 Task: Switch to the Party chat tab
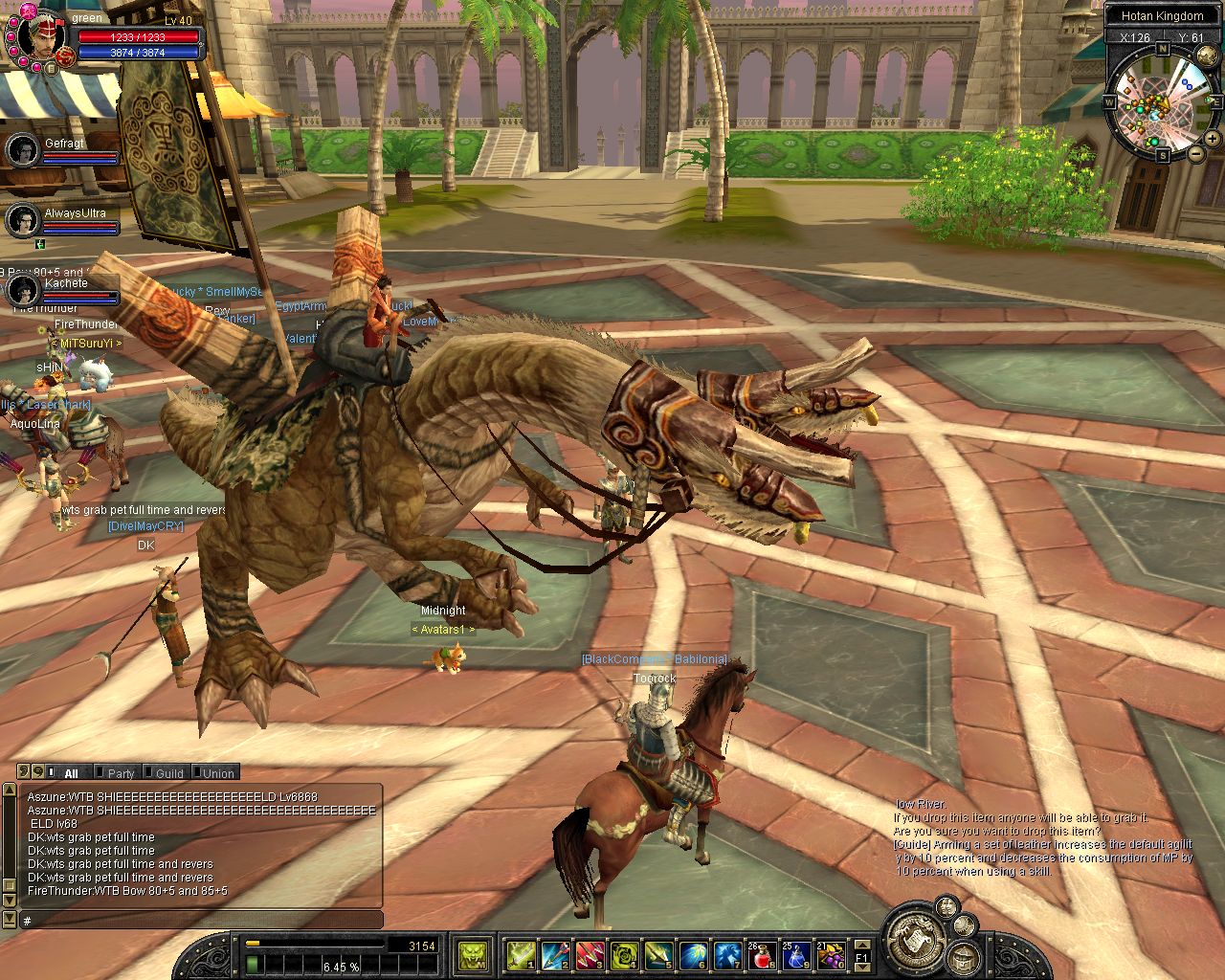(x=121, y=773)
